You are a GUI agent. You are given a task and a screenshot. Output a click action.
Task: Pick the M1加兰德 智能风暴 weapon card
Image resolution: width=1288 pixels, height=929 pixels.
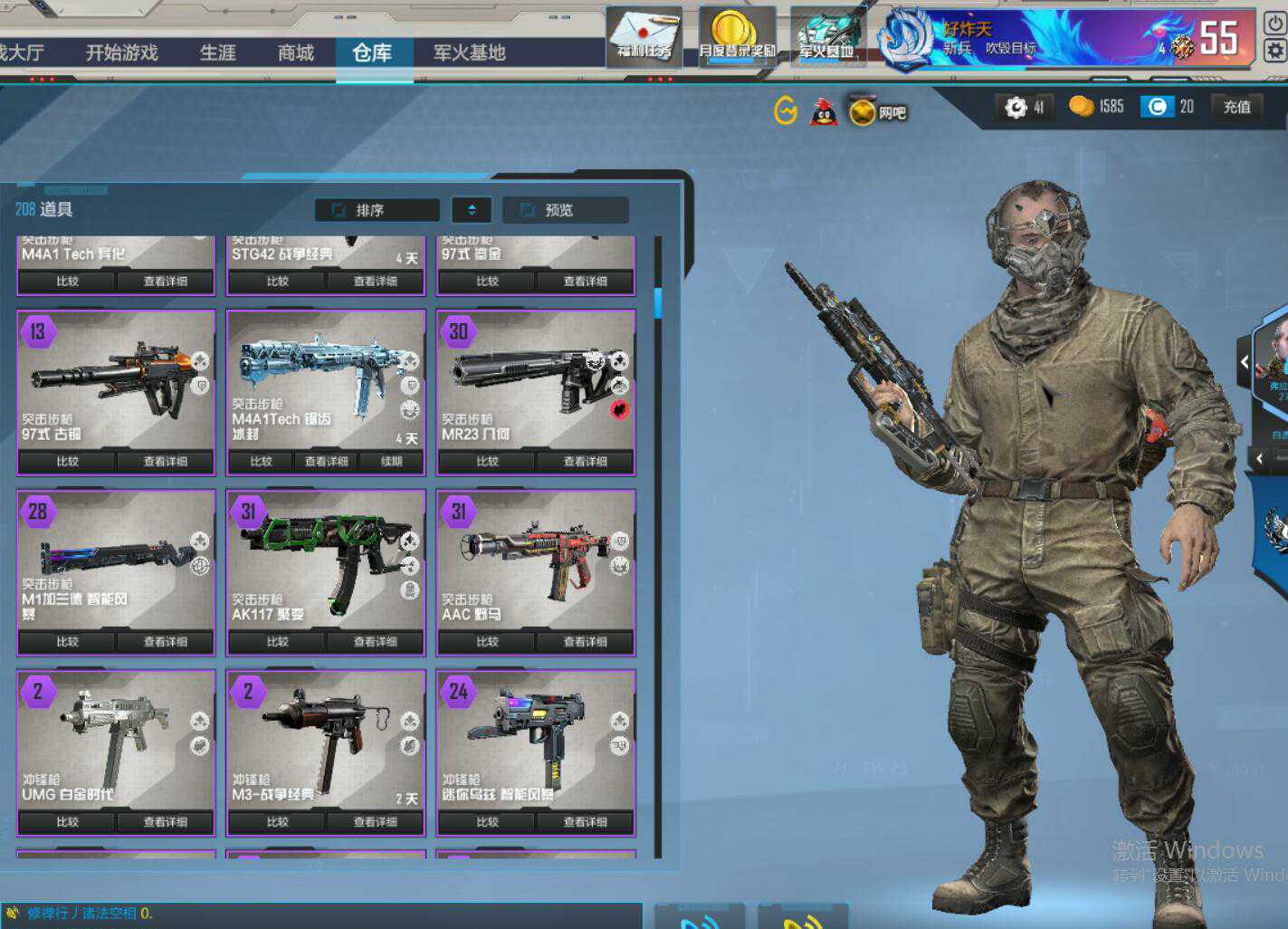pyautogui.click(x=116, y=561)
